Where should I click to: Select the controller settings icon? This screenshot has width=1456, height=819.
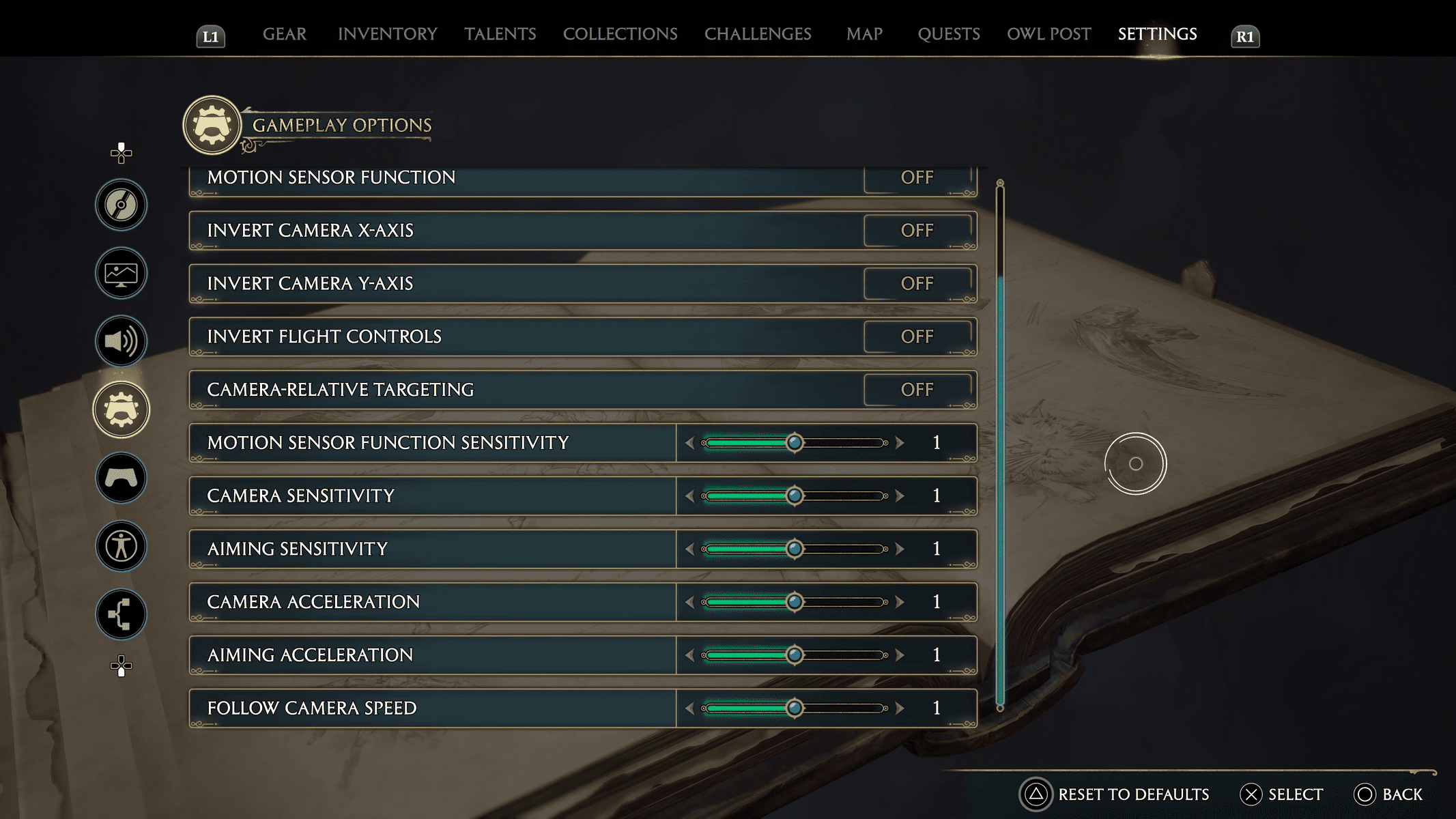[120, 478]
